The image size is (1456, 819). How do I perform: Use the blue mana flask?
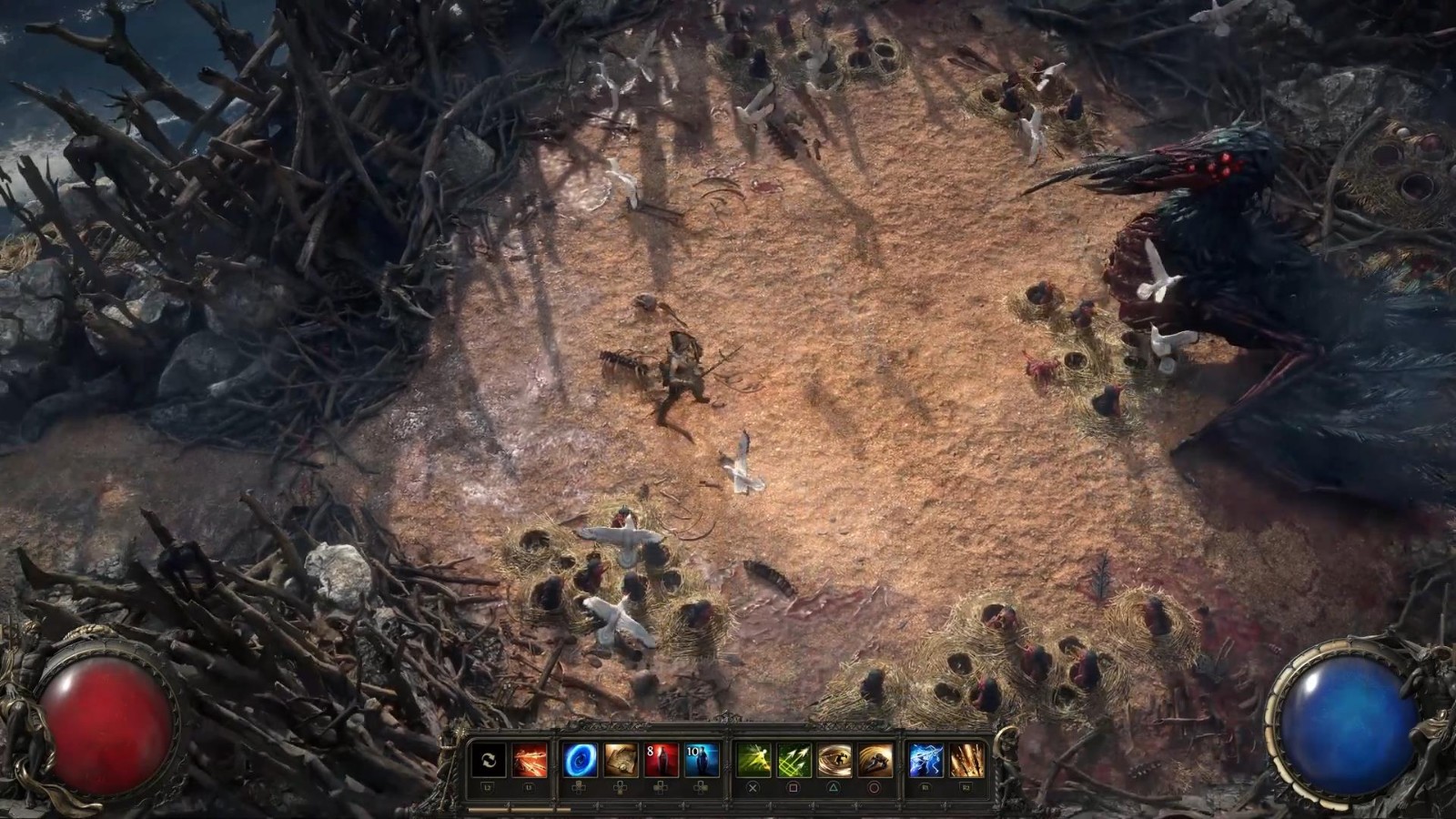click(702, 760)
